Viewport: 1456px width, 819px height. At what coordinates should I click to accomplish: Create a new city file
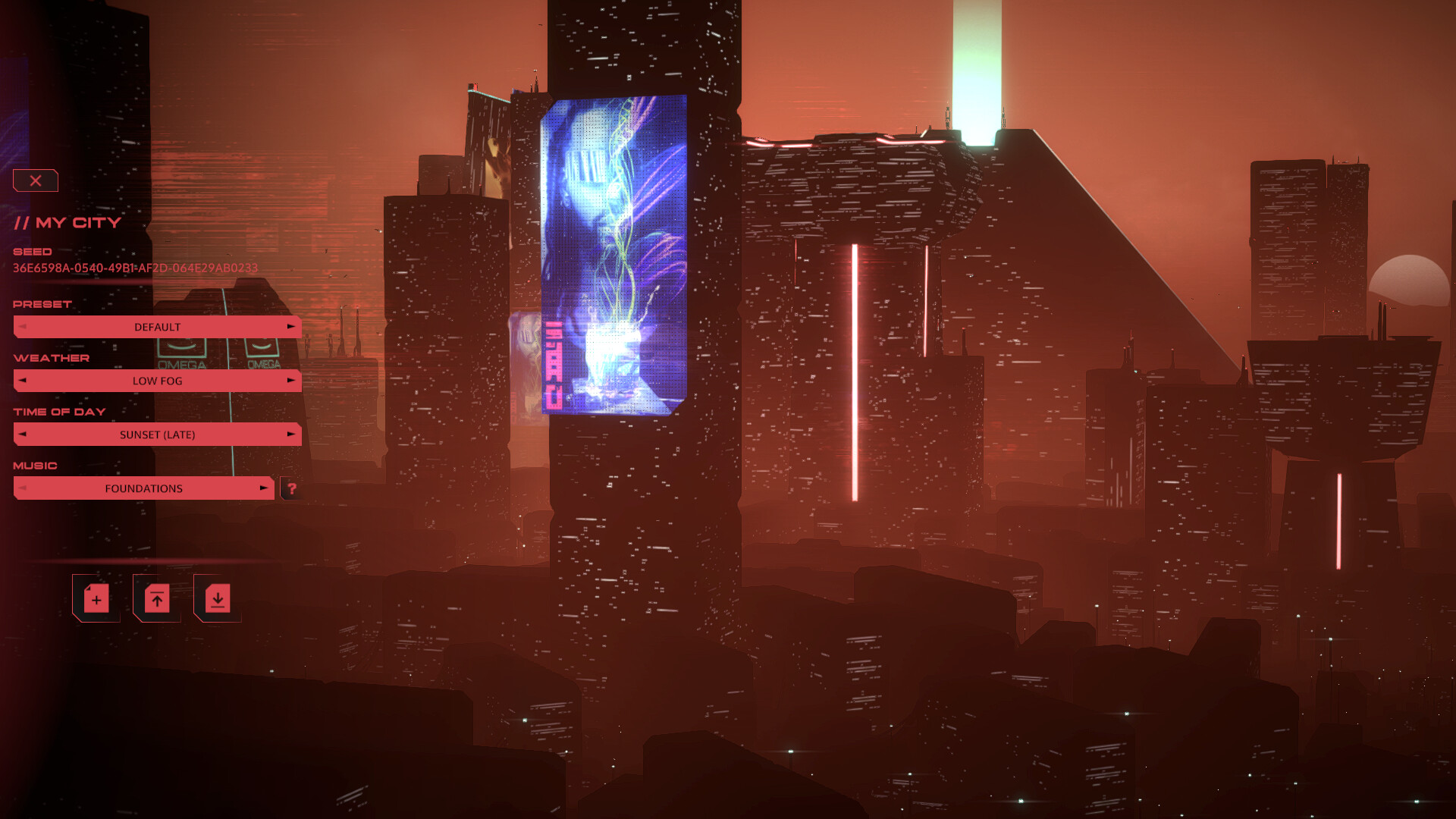coord(96,598)
